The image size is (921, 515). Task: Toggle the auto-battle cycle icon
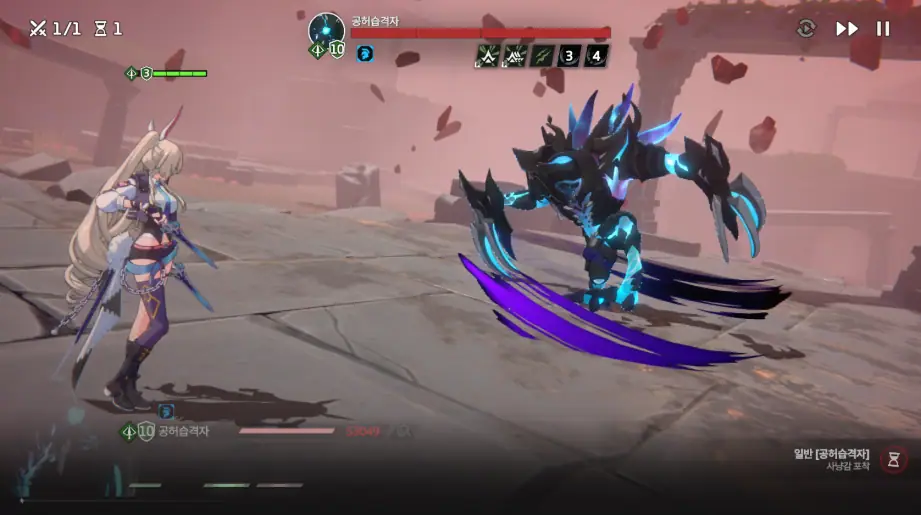pyautogui.click(x=806, y=29)
